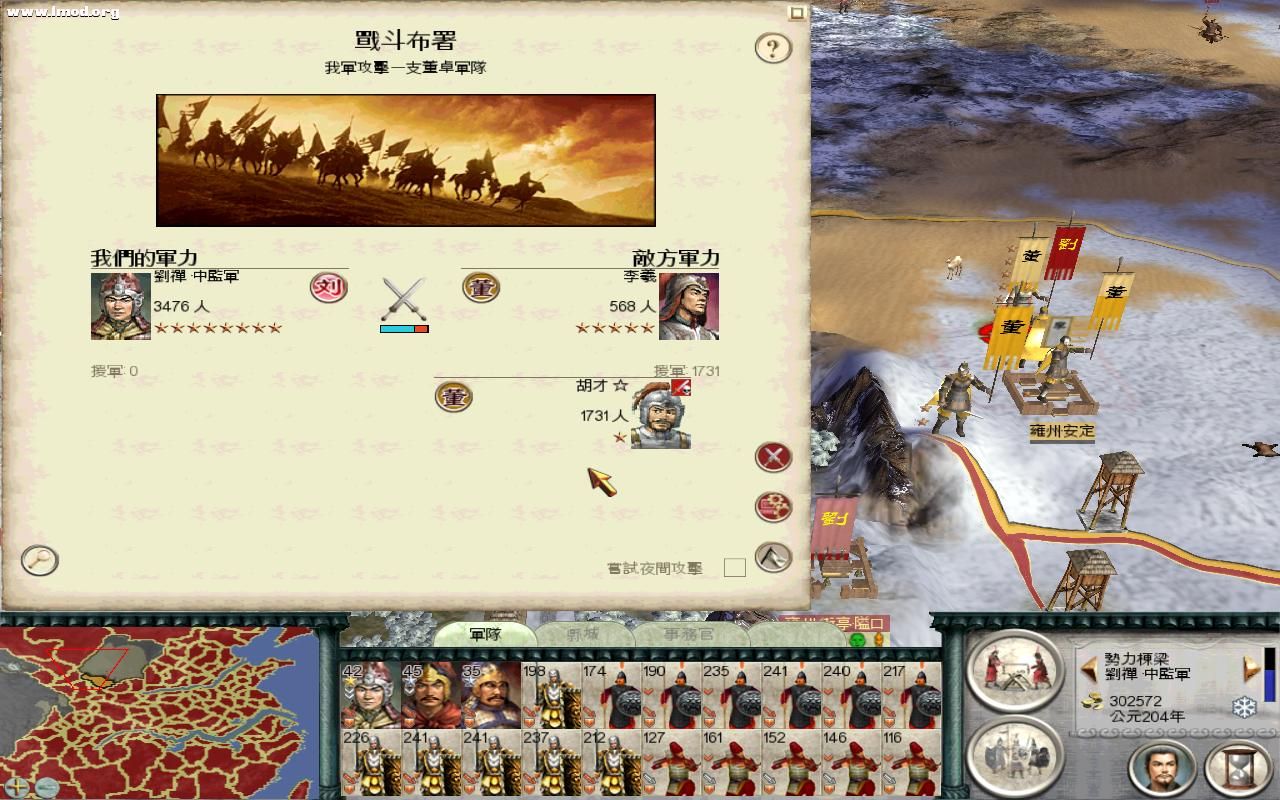
Task: Click the 劉 faction emblem beside Liu Chan
Action: tap(330, 288)
